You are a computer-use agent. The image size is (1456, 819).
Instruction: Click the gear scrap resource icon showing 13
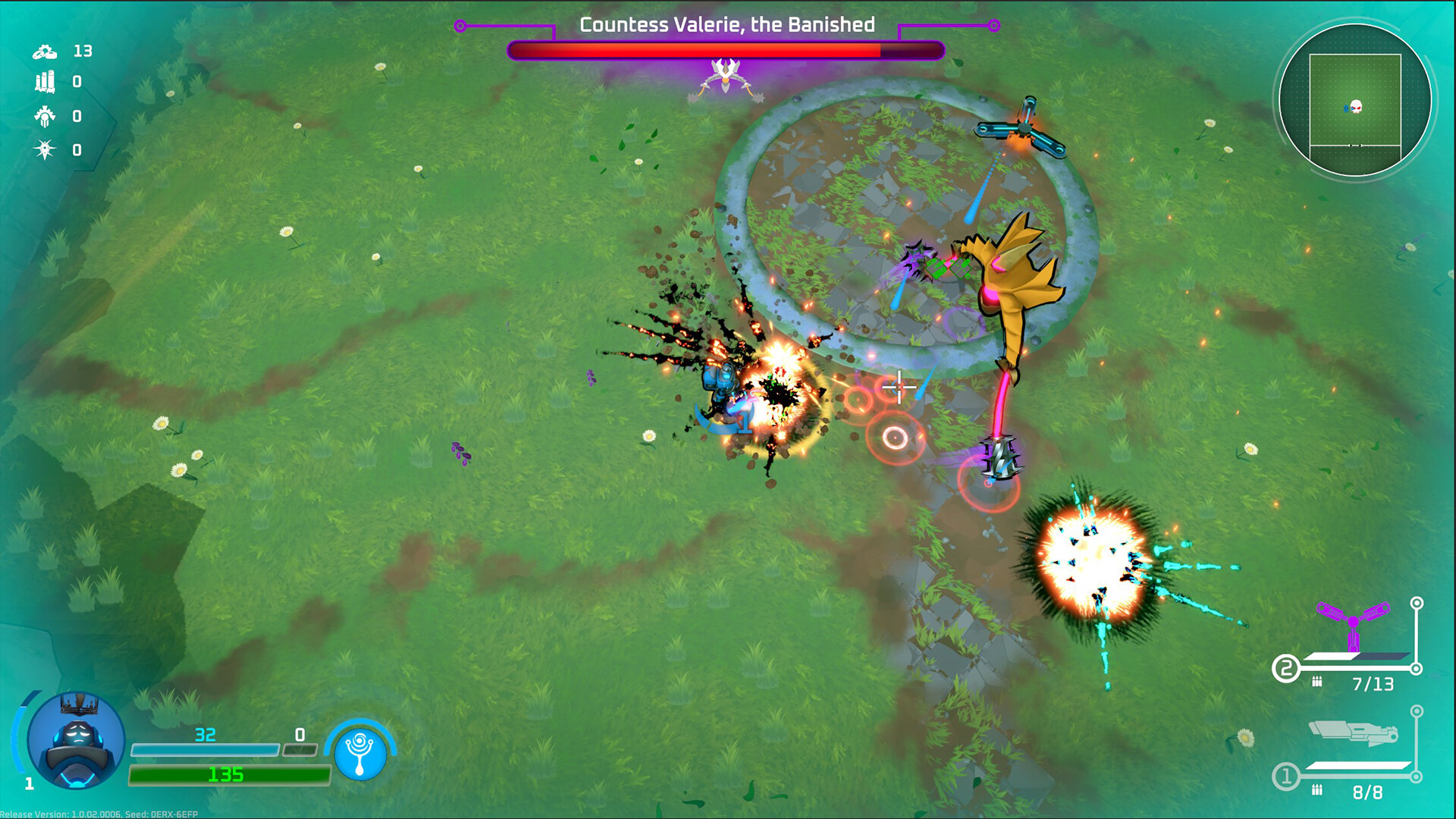[45, 52]
